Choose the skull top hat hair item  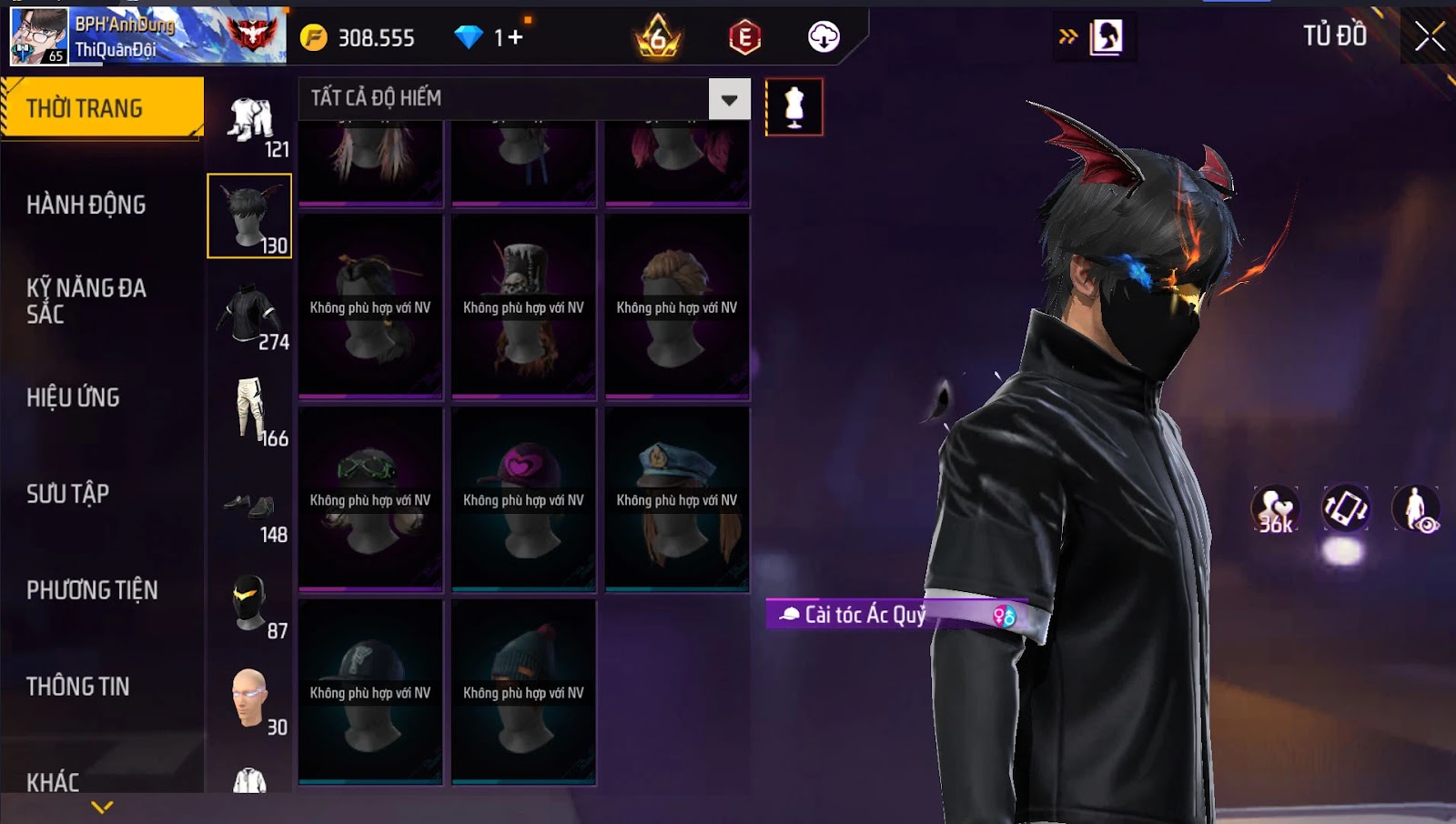[523, 306]
